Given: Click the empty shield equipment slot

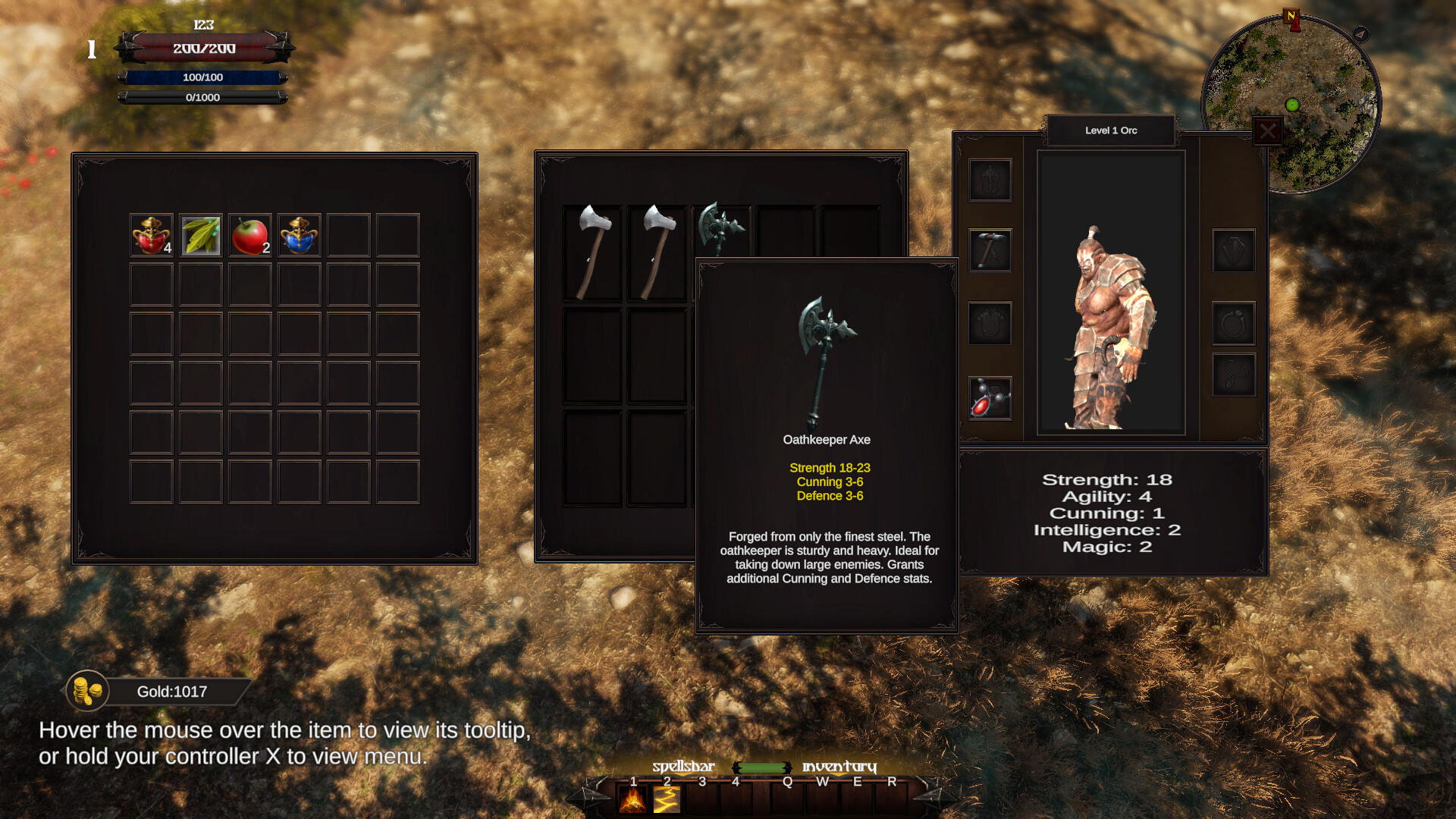Looking at the screenshot, I should tap(1233, 250).
